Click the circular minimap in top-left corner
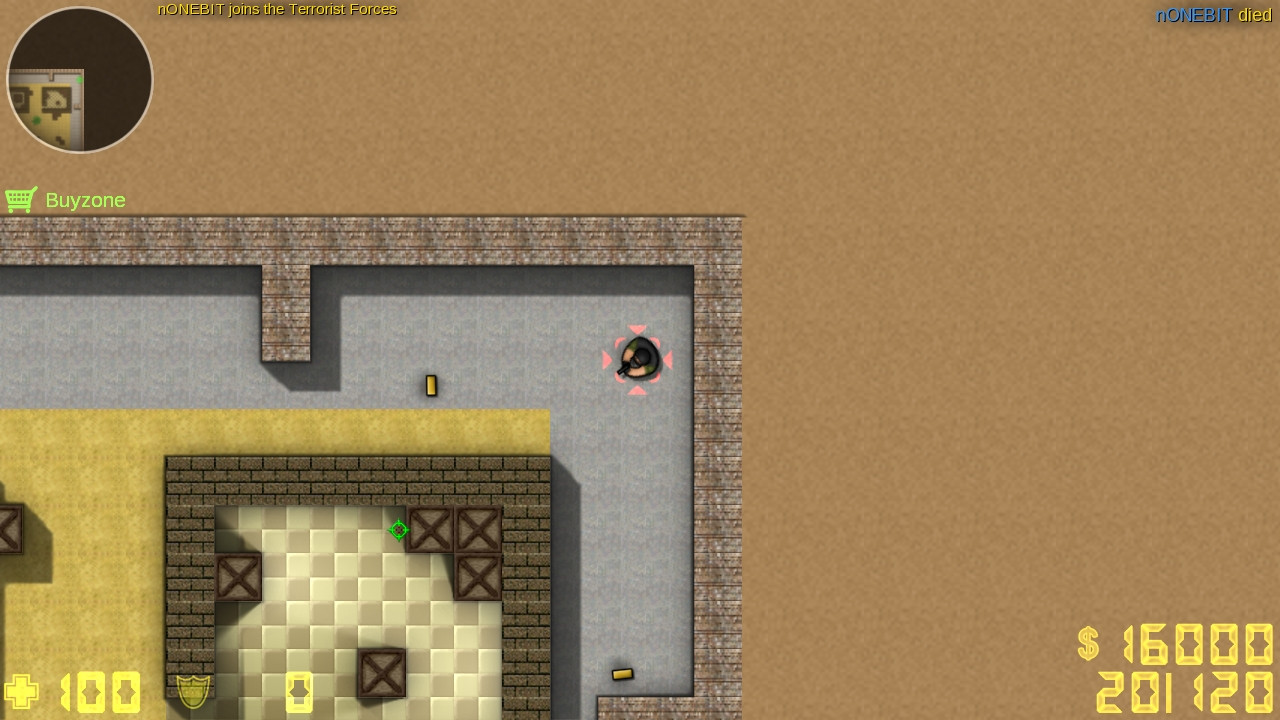 (79, 80)
